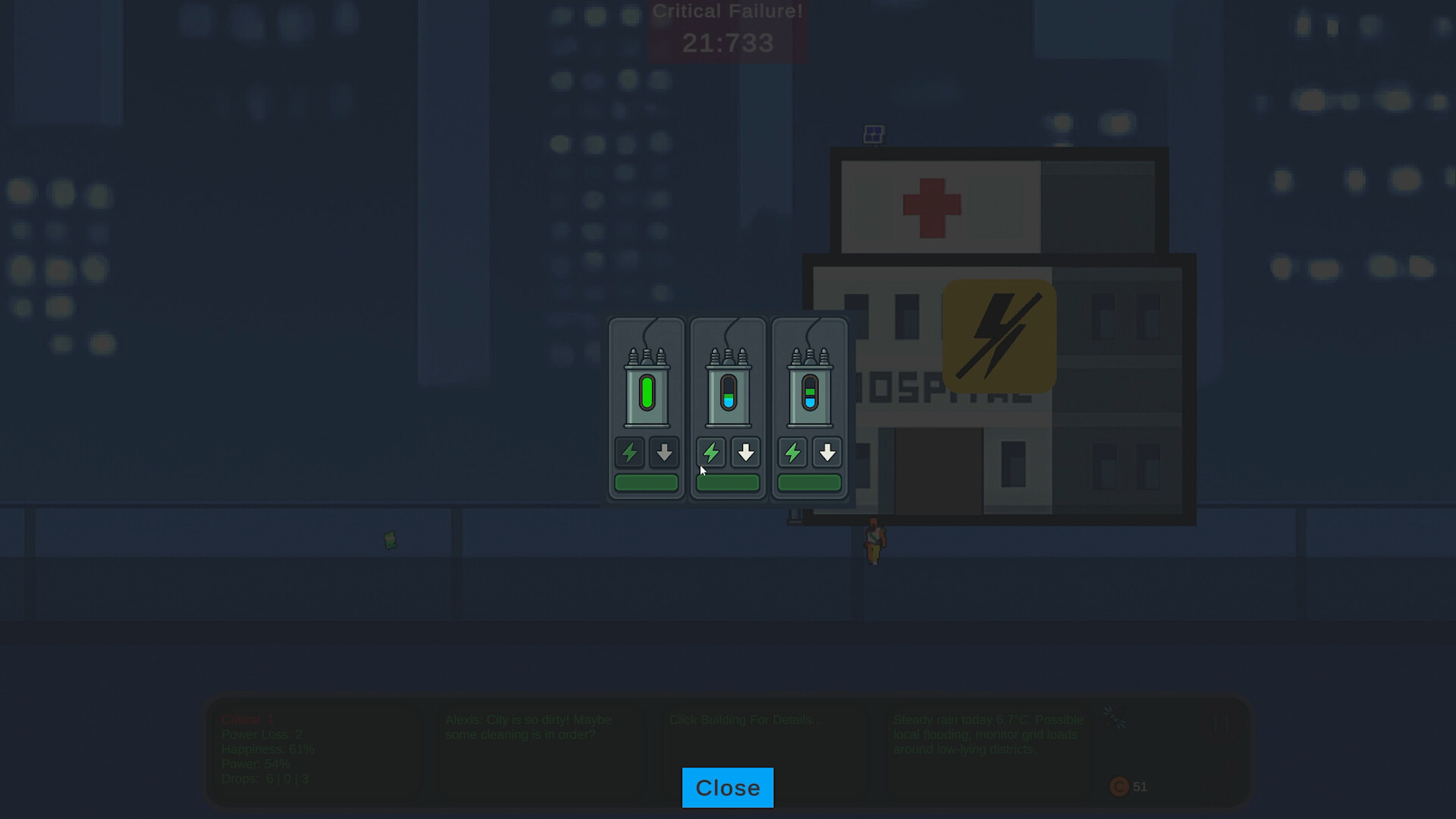Image resolution: width=1456 pixels, height=819 pixels.
Task: Toggle power on middle transformer
Action: [711, 453]
